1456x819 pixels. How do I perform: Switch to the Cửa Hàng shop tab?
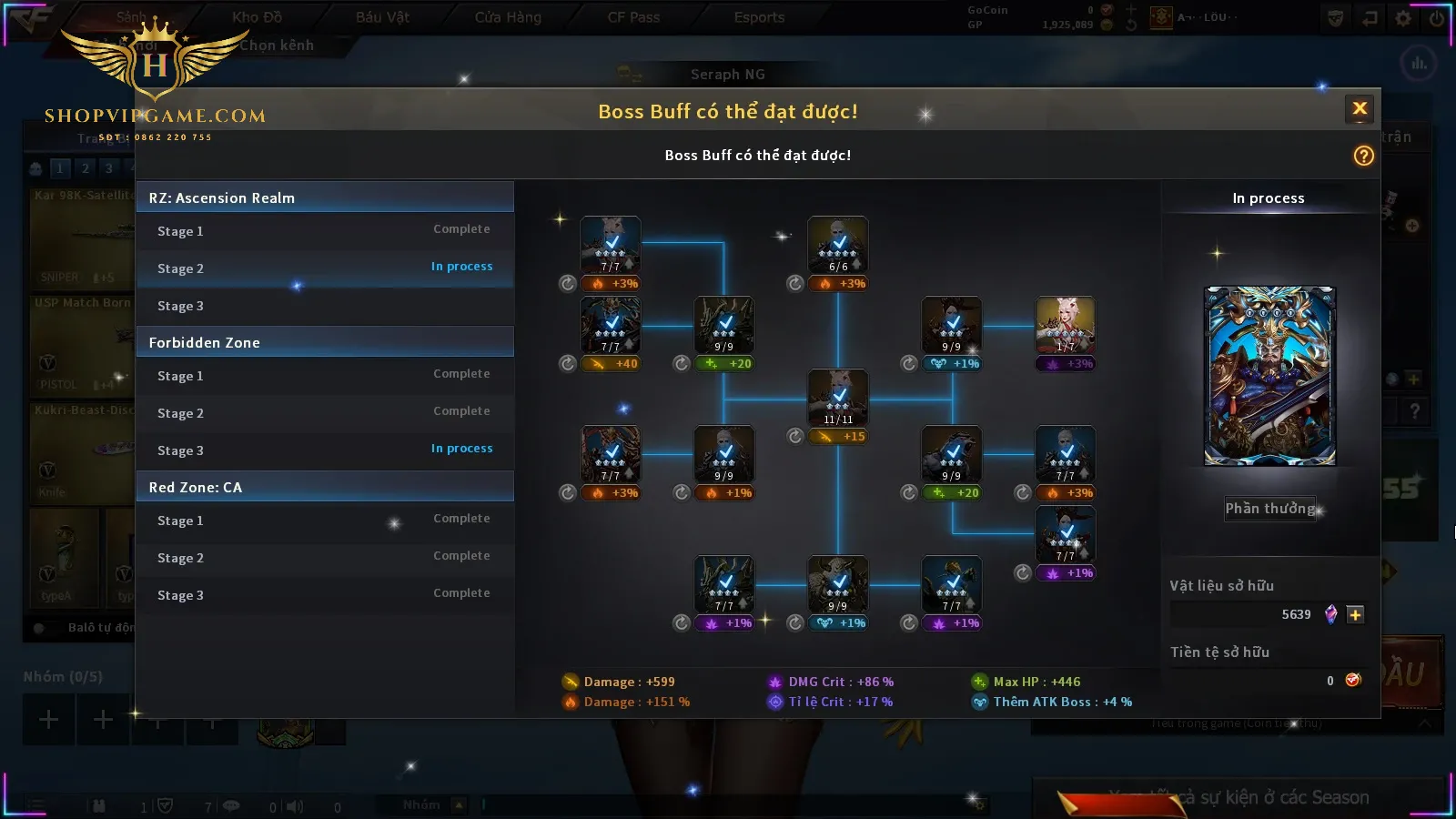coord(508,17)
